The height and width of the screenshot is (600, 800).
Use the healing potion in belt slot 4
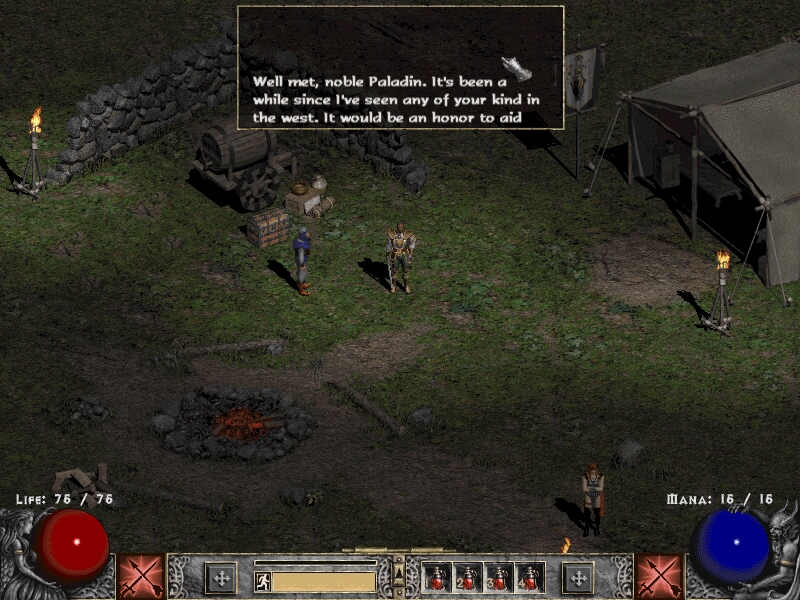tap(529, 578)
